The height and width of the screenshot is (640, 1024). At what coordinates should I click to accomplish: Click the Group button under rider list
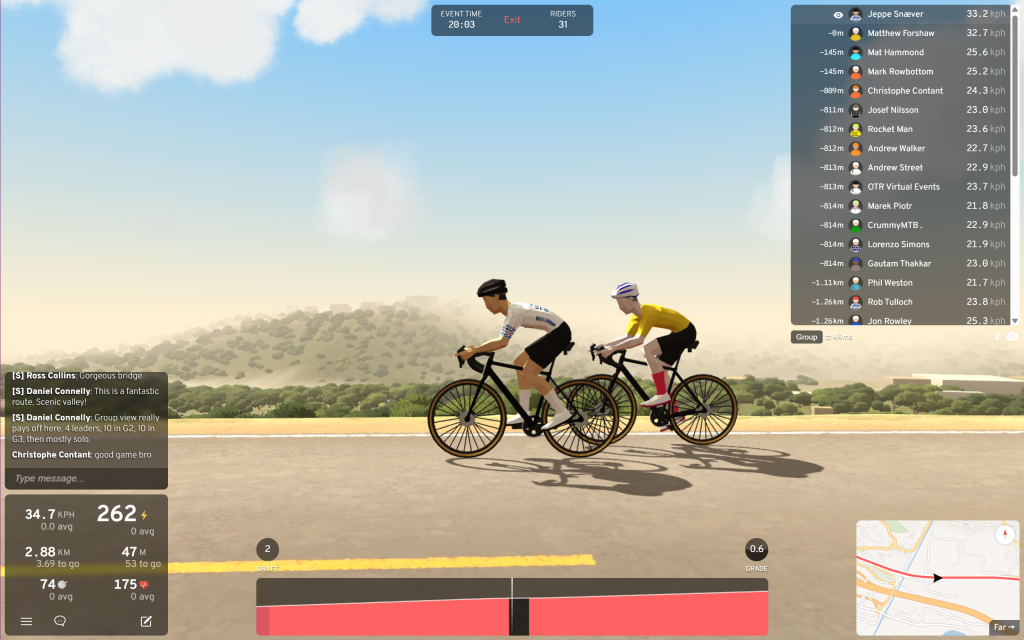pos(806,337)
